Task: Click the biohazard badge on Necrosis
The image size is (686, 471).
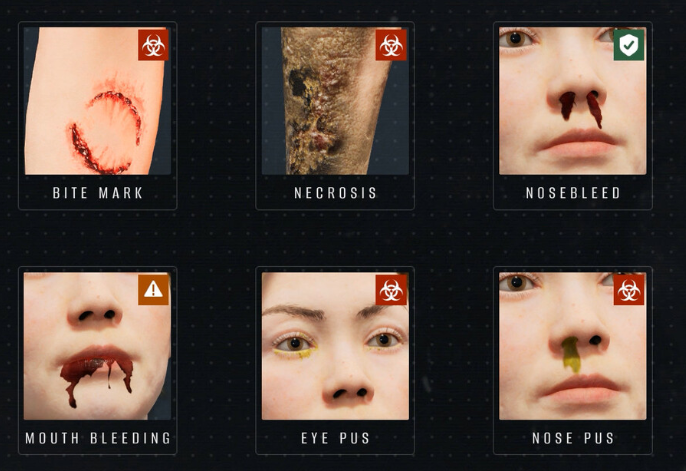Action: point(391,45)
